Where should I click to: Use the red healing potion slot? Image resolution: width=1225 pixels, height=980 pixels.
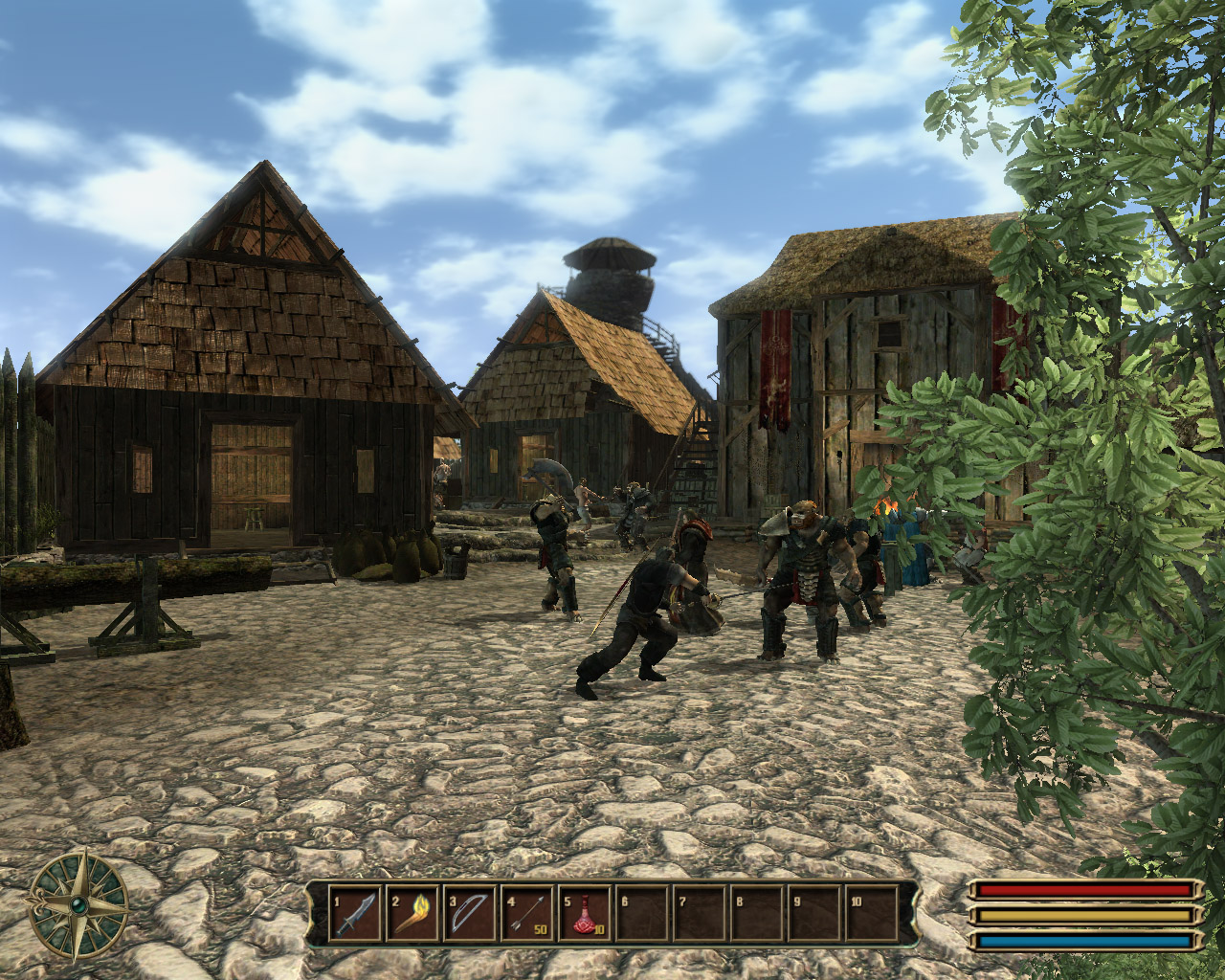[585, 914]
